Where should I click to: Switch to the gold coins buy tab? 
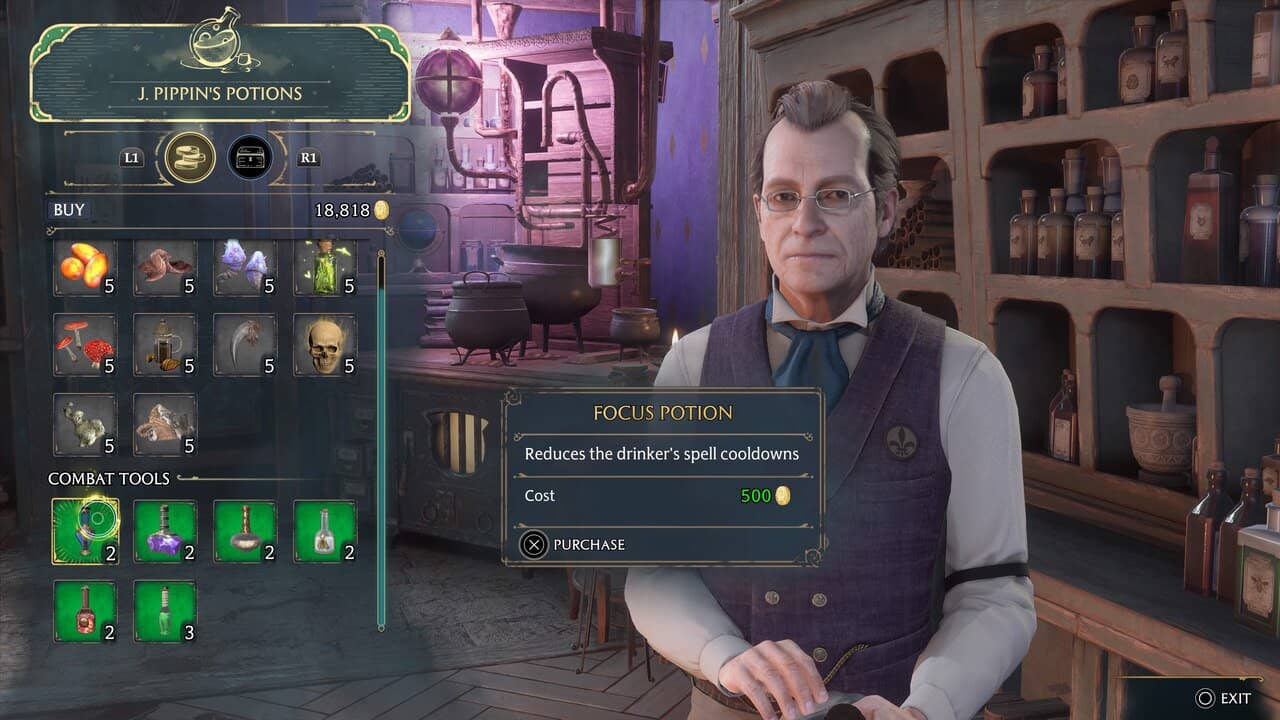pyautogui.click(x=190, y=158)
